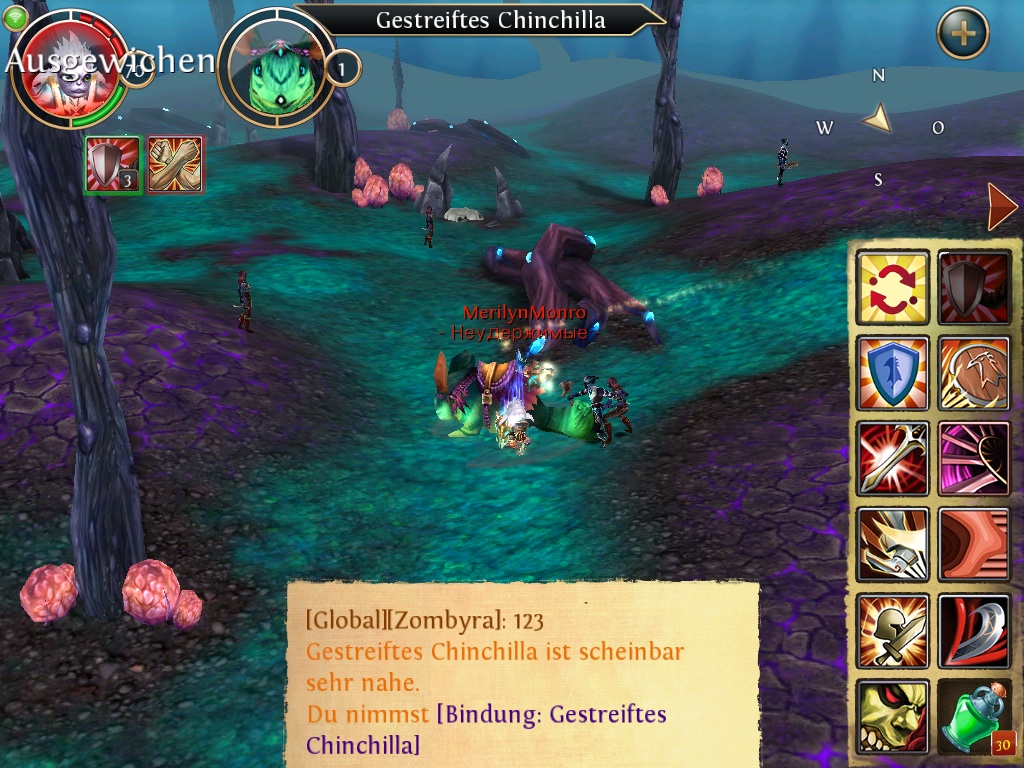Use the dark shield skill

(x=975, y=288)
